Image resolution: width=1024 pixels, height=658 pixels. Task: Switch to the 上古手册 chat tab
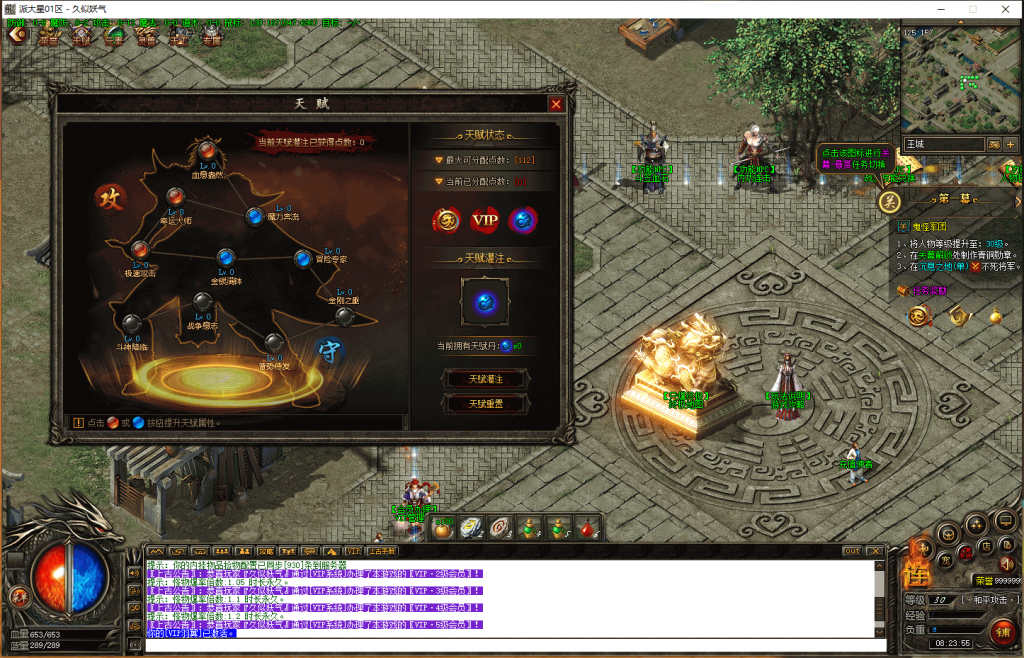[382, 551]
